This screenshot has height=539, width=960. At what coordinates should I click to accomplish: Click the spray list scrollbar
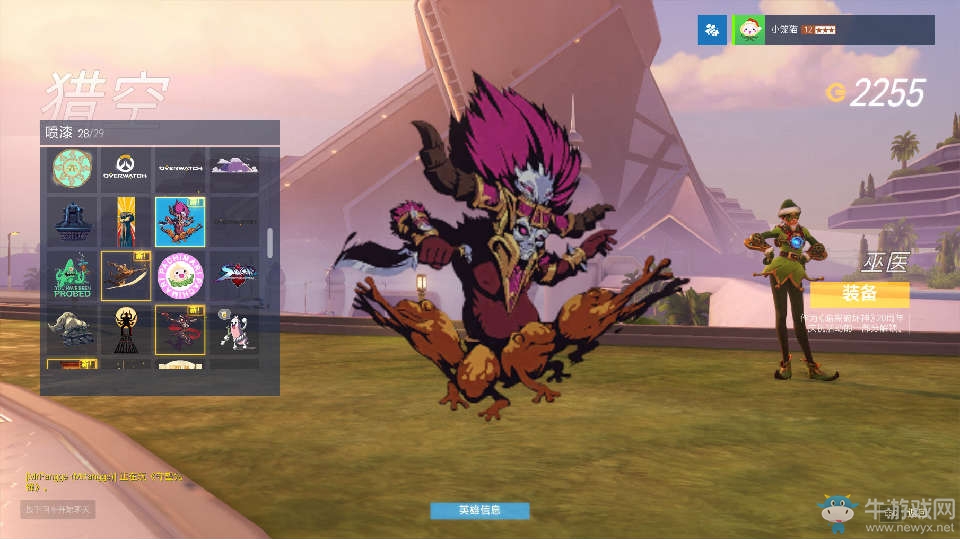click(x=269, y=242)
